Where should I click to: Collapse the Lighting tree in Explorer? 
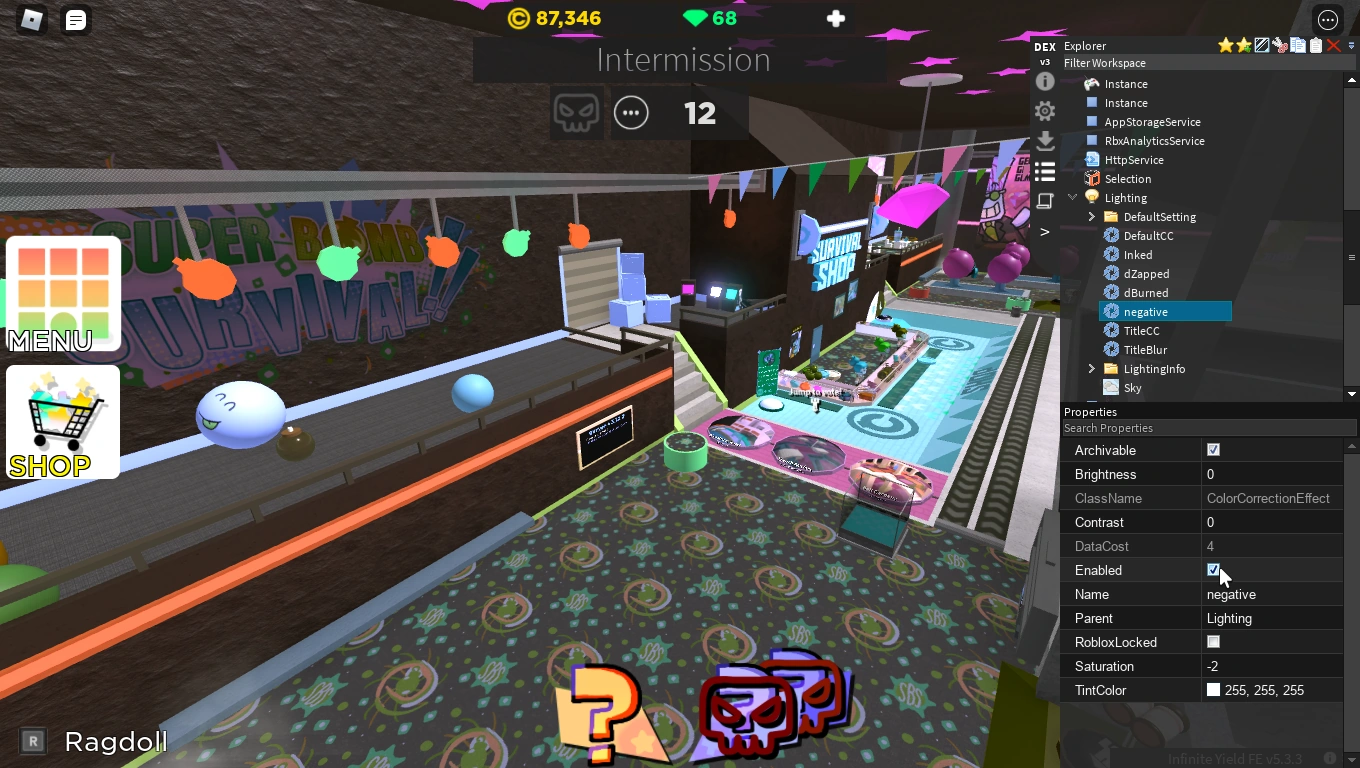pos(1072,197)
